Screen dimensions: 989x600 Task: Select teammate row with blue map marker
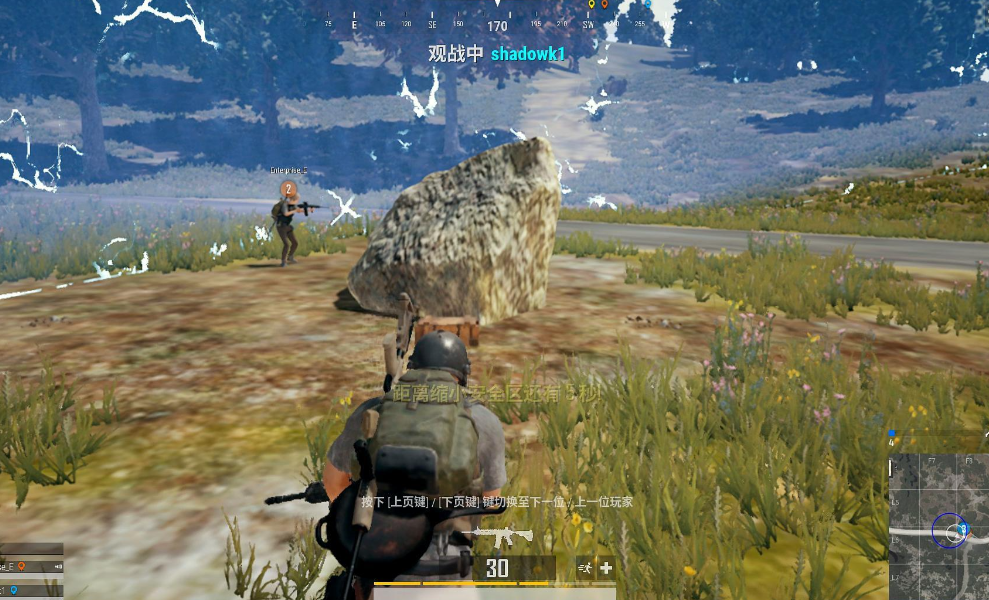click(x=30, y=590)
